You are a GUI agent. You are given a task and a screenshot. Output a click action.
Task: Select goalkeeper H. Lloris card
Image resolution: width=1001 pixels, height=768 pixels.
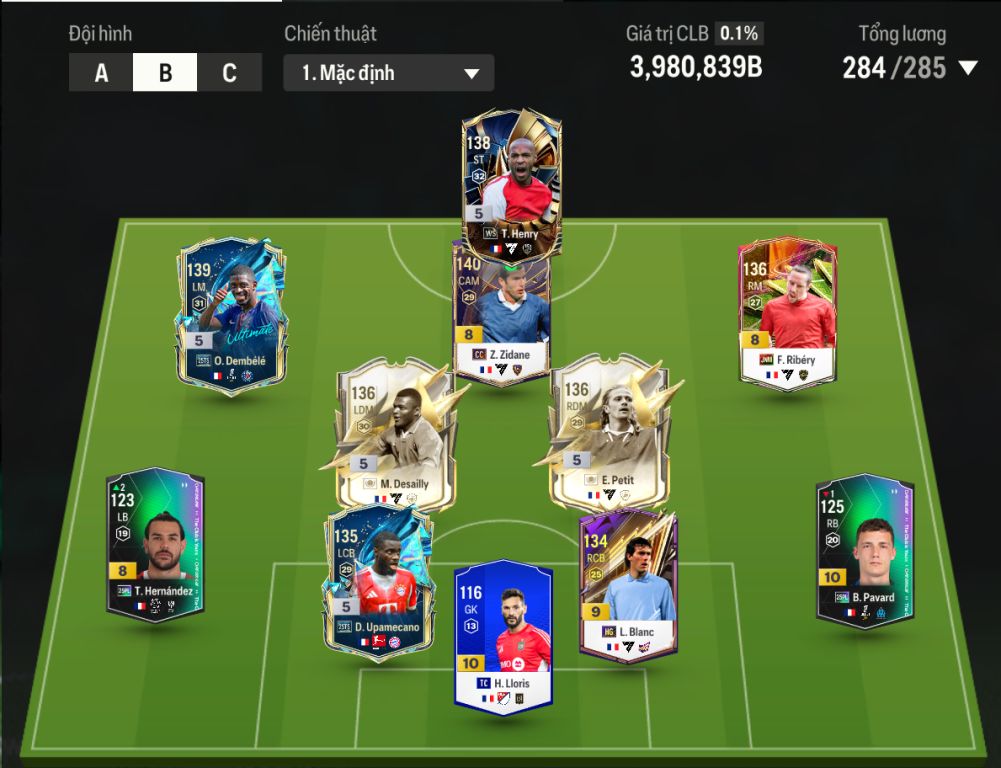tap(503, 635)
